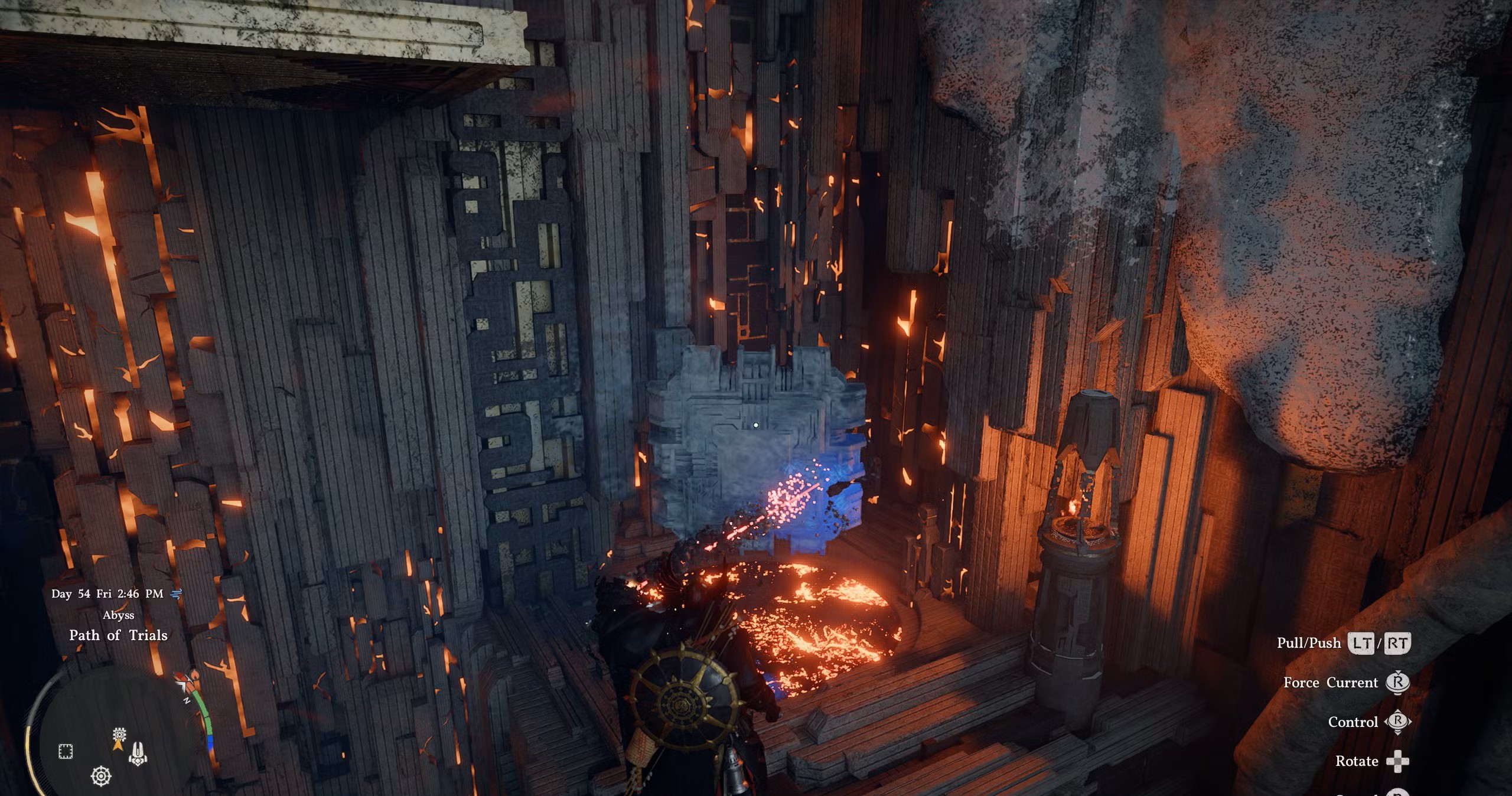Click the blue wind weather icon
The width and height of the screenshot is (1512, 796).
[x=176, y=594]
